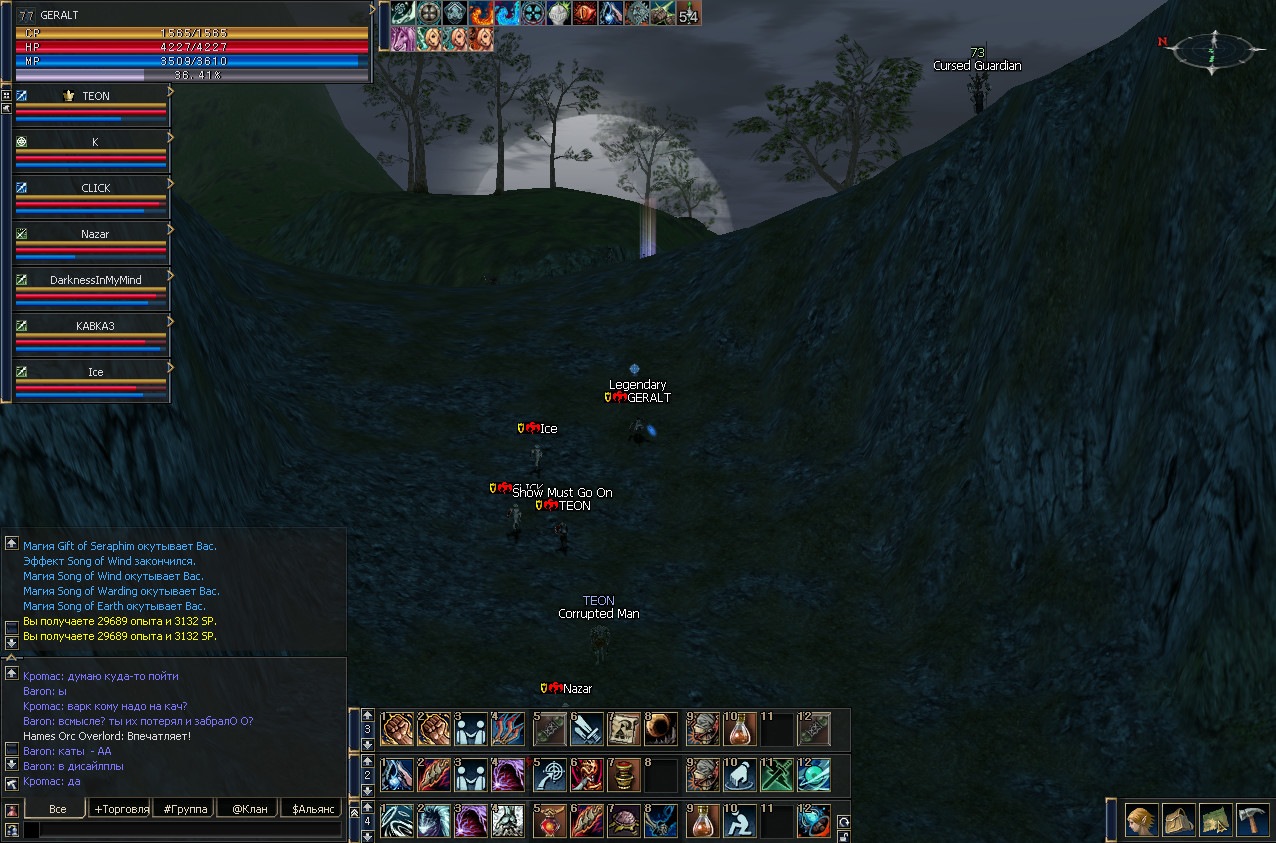Image resolution: width=1276 pixels, height=843 pixels.
Task: Activate the crossed swords skill in middle hotbar
Action: point(776,775)
